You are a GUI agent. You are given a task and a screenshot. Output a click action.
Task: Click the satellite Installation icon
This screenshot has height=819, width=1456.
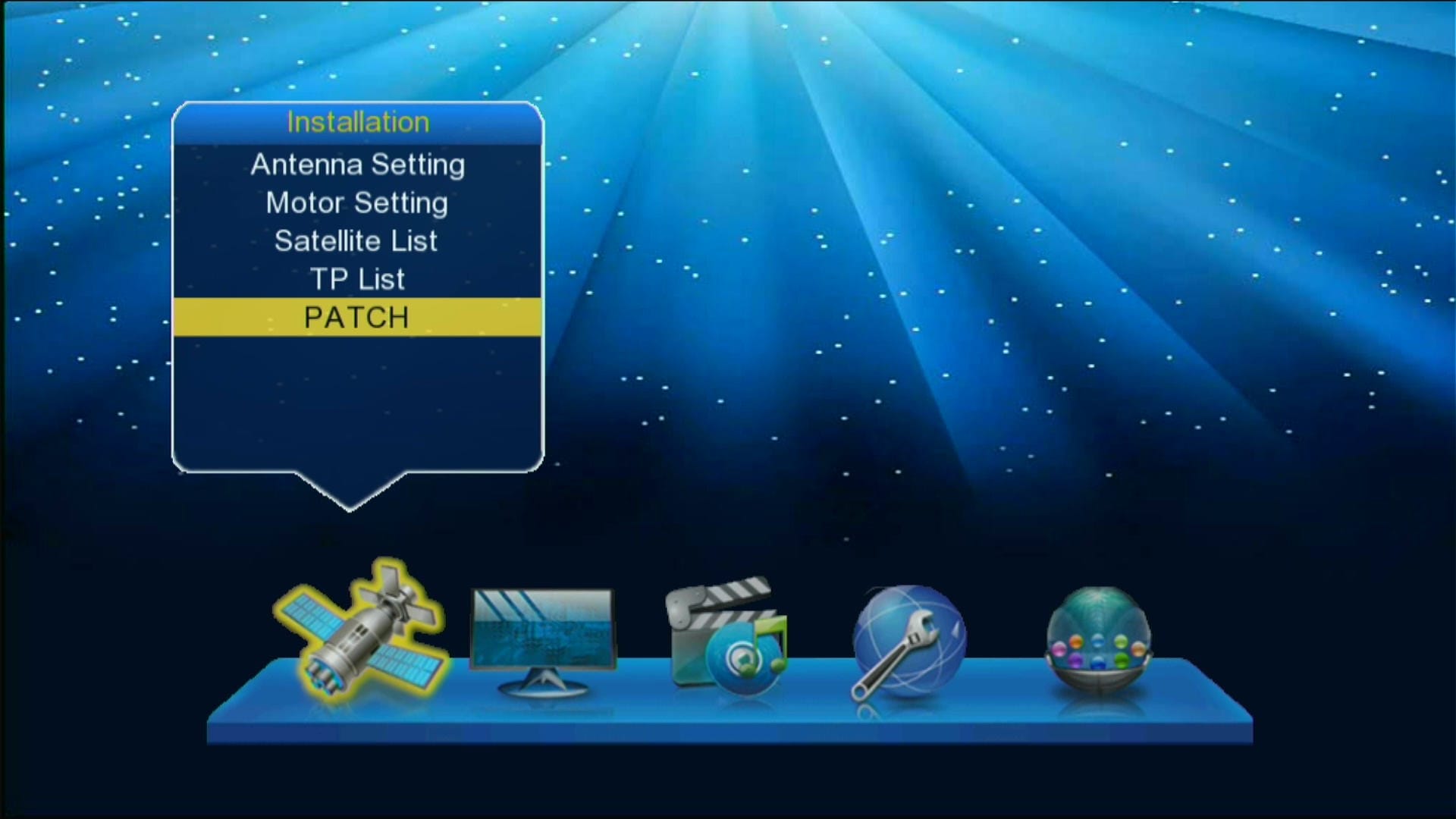coord(360,629)
